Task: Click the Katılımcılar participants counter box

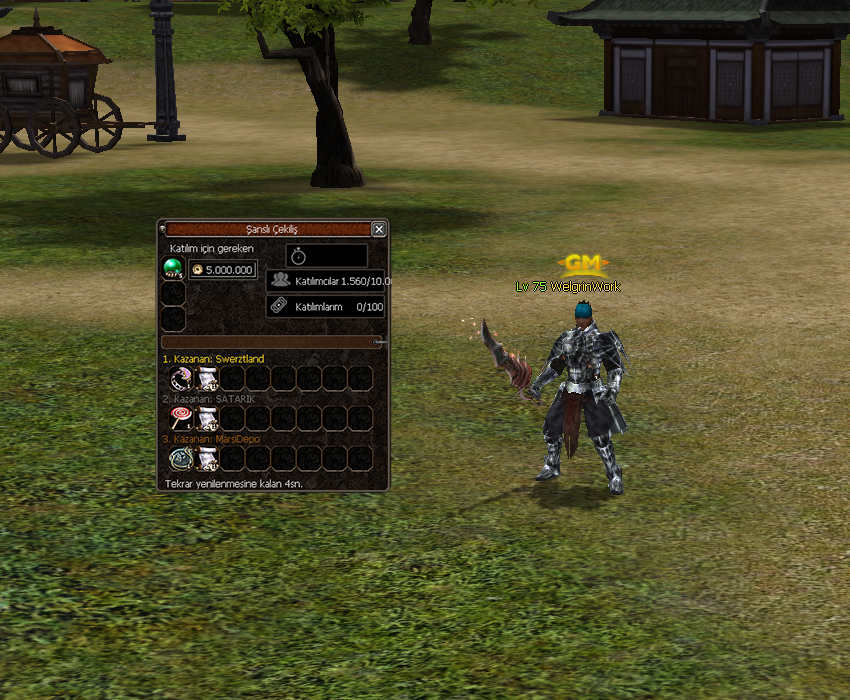Action: (327, 281)
